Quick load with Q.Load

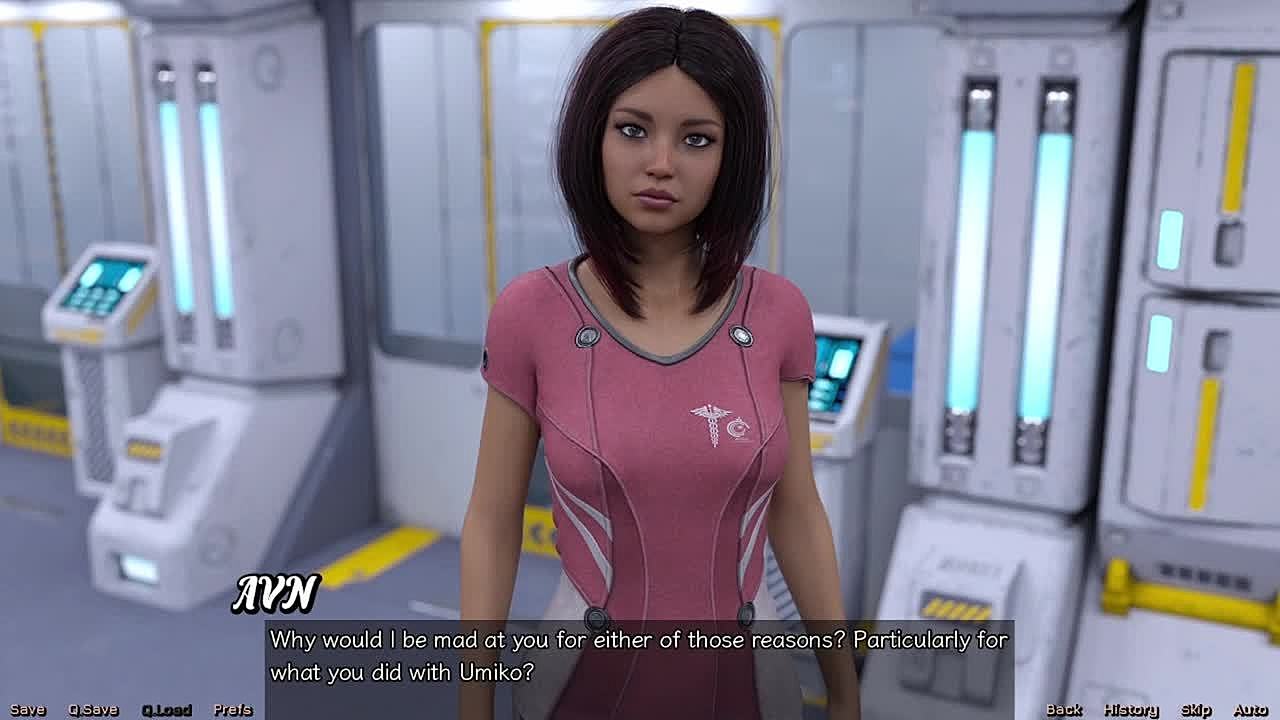pyautogui.click(x=166, y=710)
